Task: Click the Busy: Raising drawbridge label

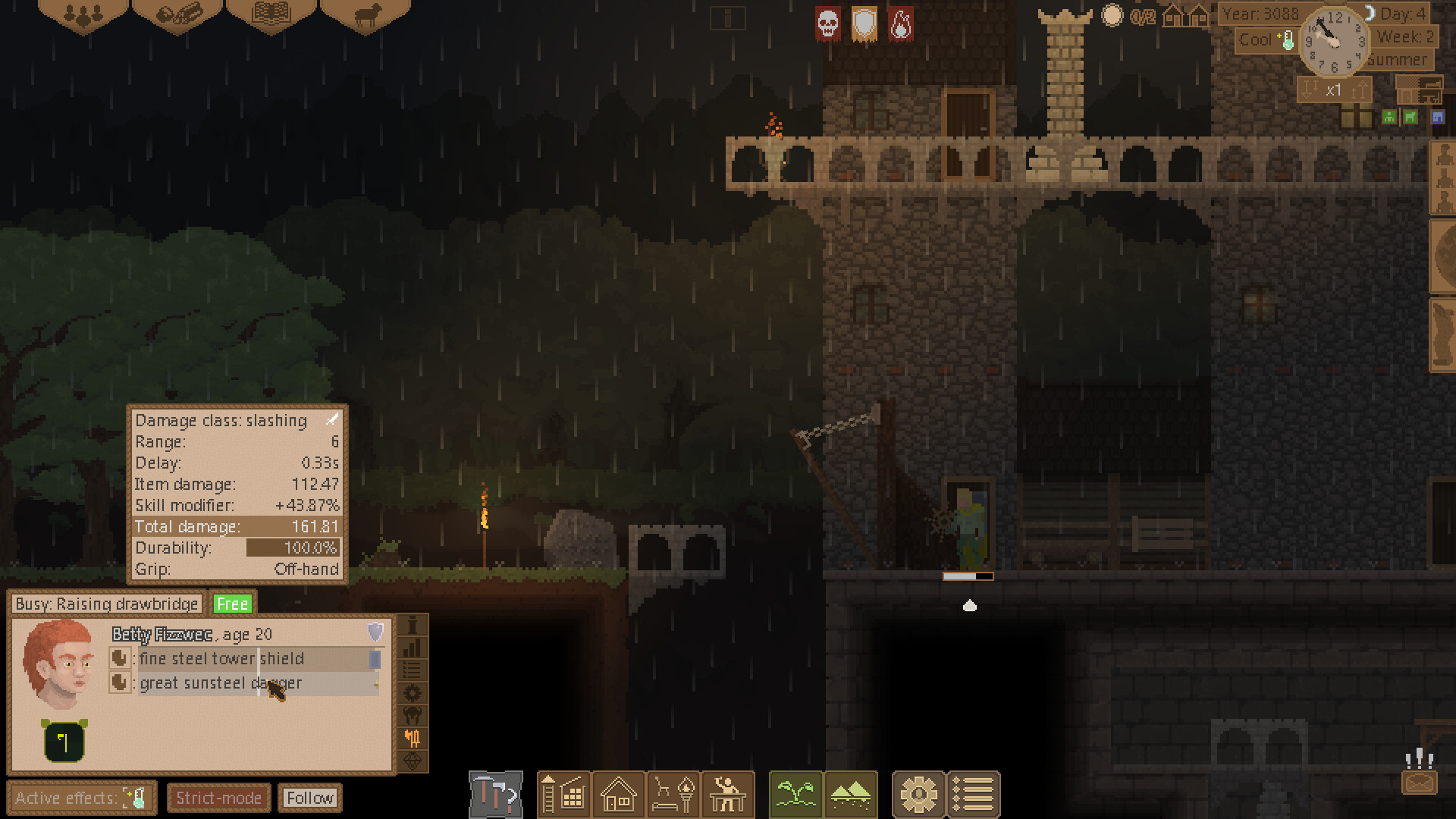Action: pyautogui.click(x=105, y=604)
